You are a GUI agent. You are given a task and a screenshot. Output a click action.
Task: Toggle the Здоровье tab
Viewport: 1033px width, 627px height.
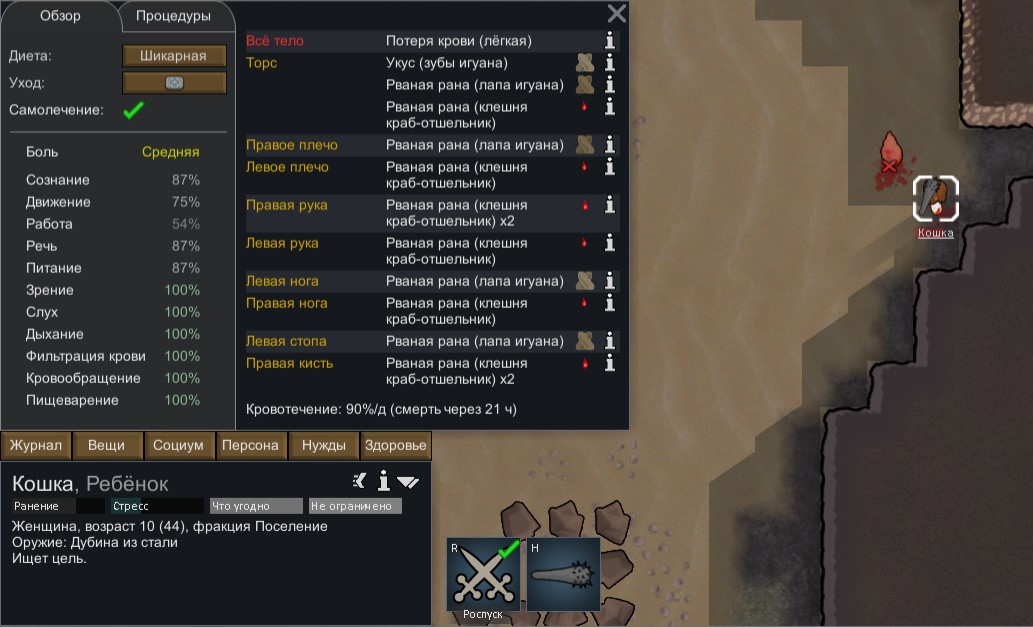click(x=395, y=446)
